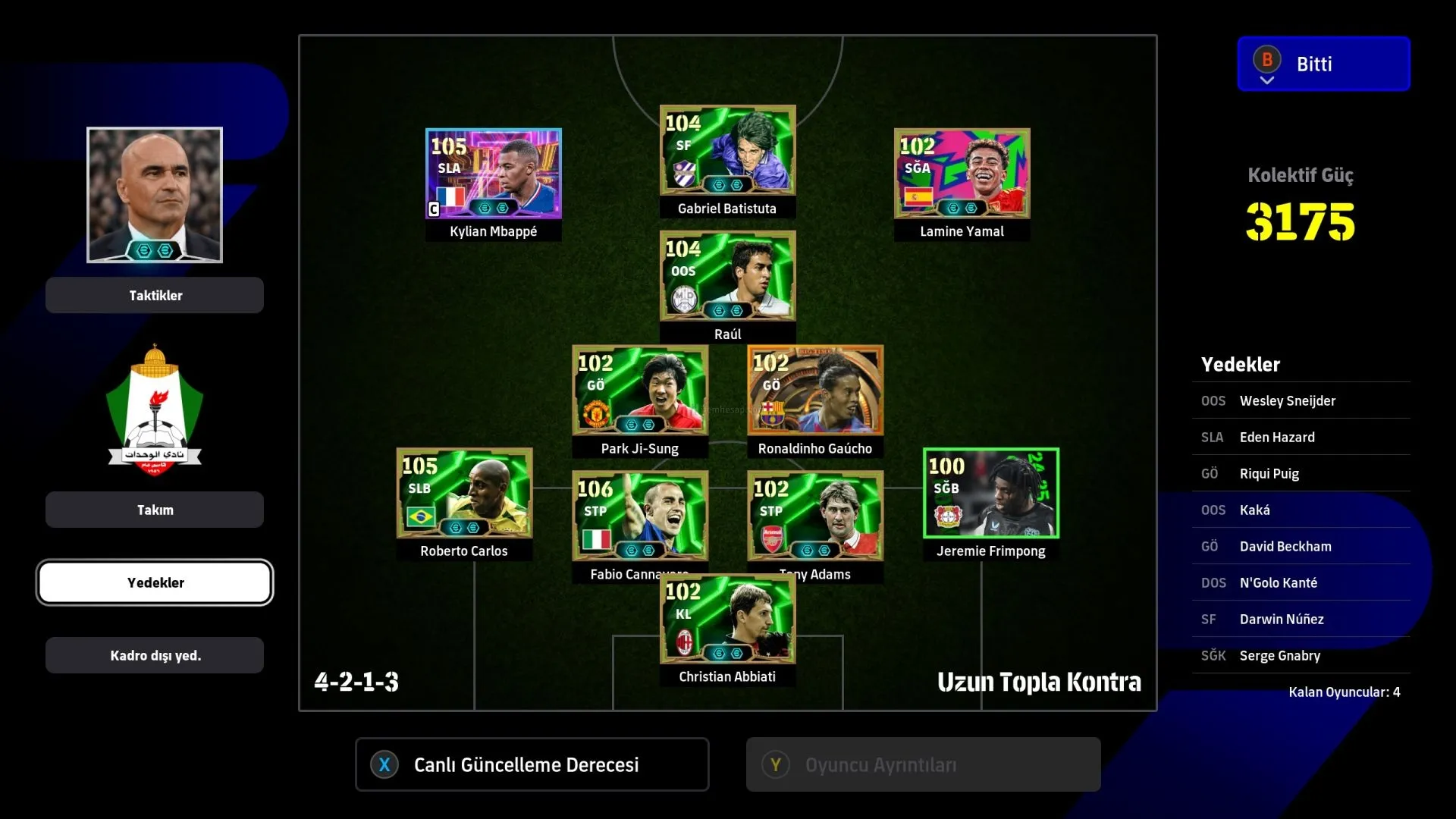
Task: Click the manager portrait
Action: (155, 195)
